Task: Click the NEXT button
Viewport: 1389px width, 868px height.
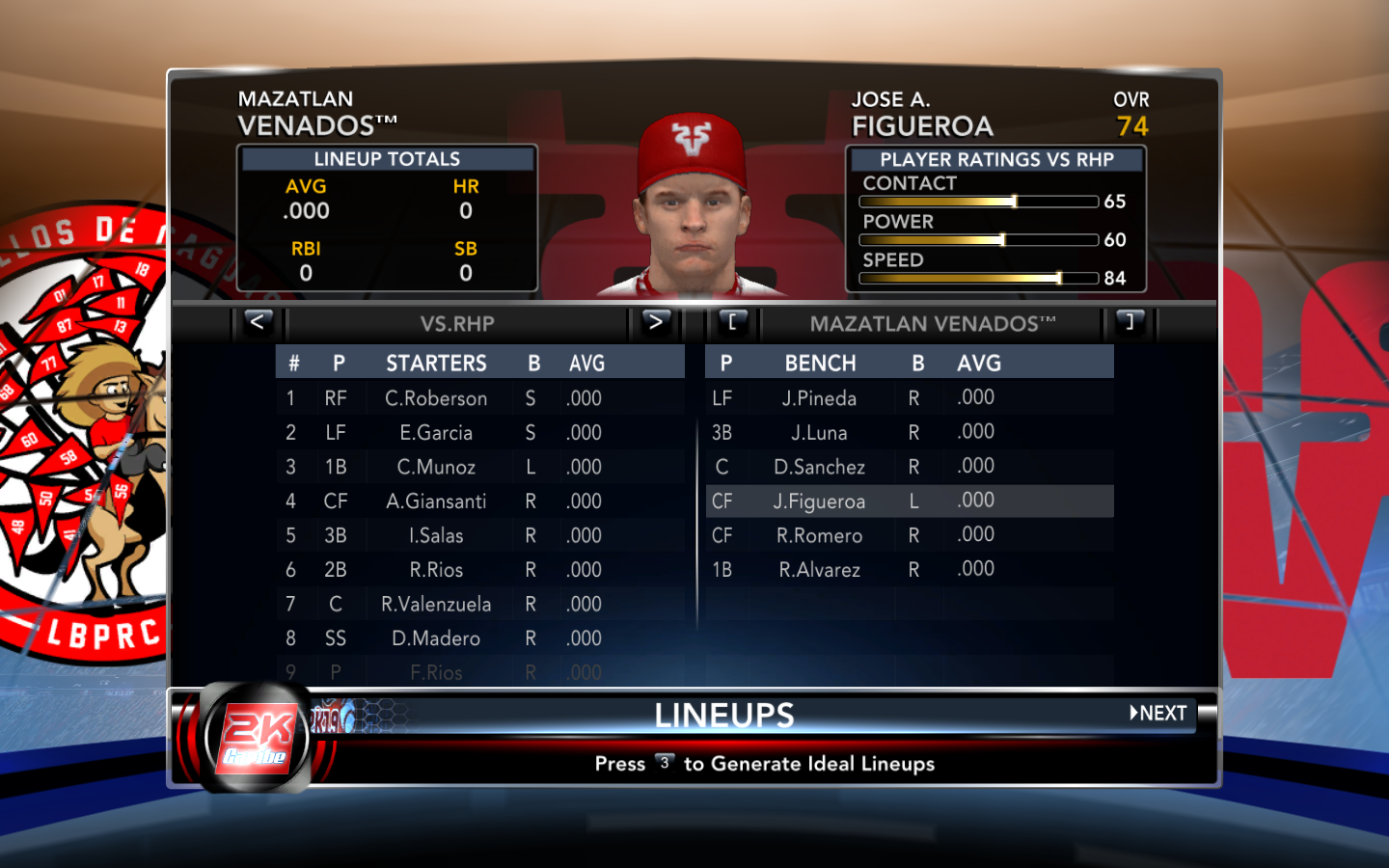Action: point(1158,714)
